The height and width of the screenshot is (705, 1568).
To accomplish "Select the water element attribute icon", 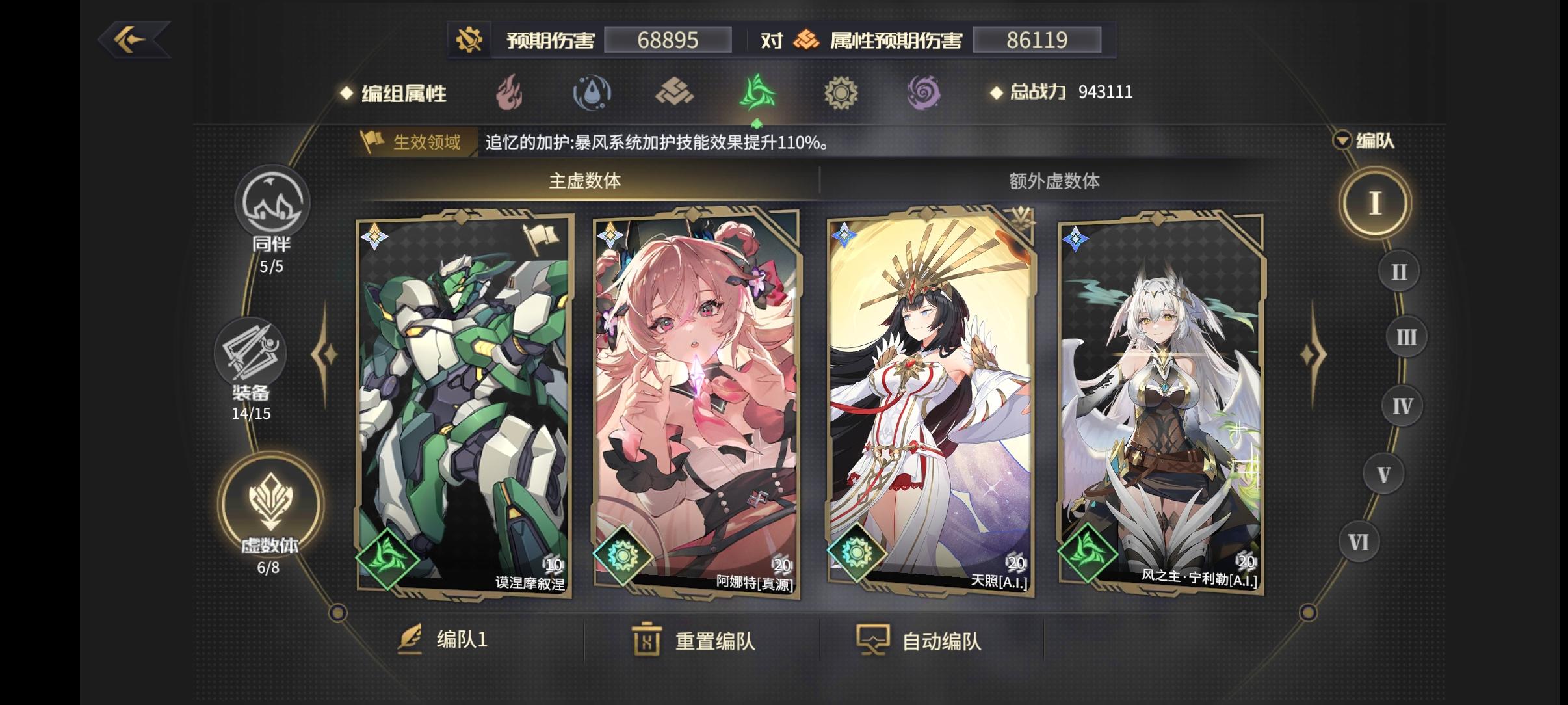I will 592,92.
